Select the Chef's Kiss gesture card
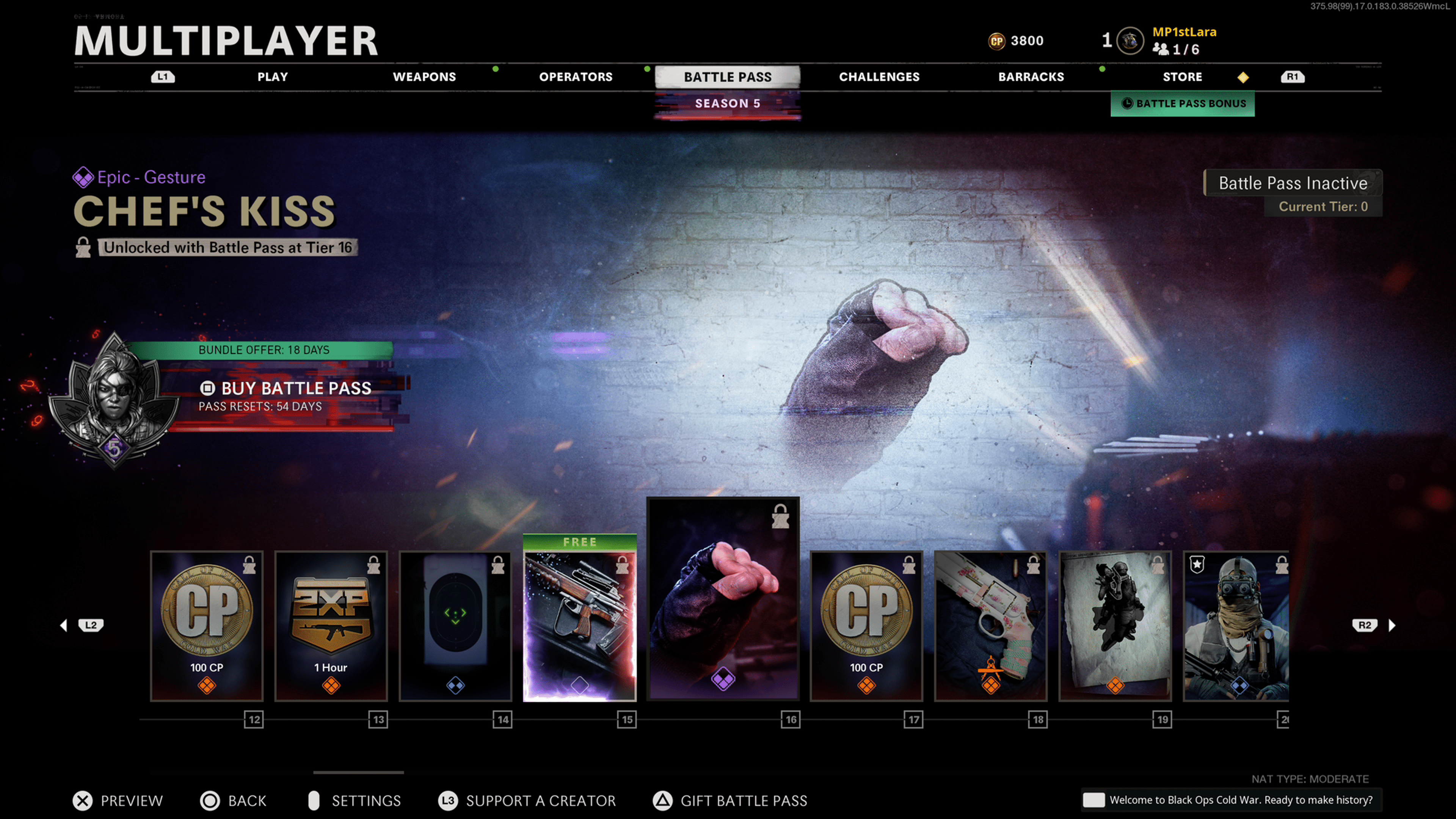The height and width of the screenshot is (819, 1456). pyautogui.click(x=723, y=599)
